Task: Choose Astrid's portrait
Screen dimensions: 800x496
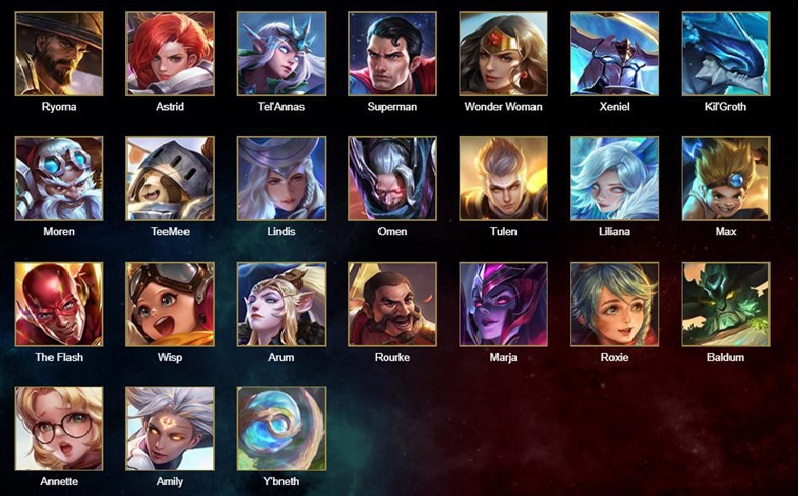Action: pos(170,54)
